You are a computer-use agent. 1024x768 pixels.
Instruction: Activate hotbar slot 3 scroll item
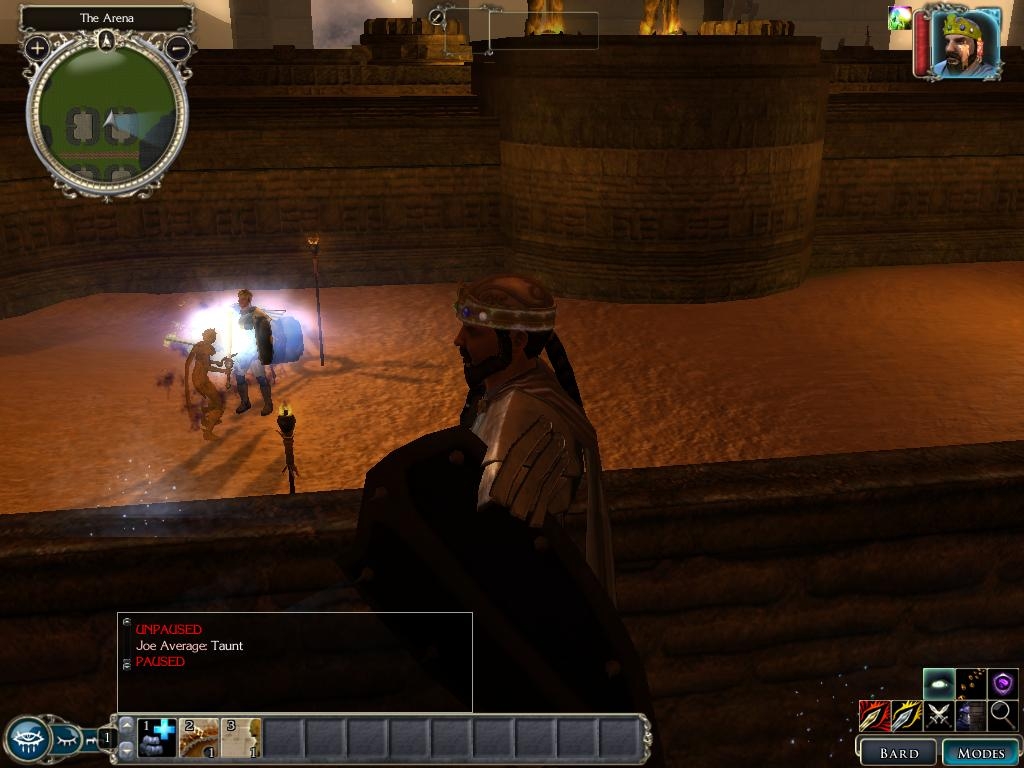coord(241,738)
